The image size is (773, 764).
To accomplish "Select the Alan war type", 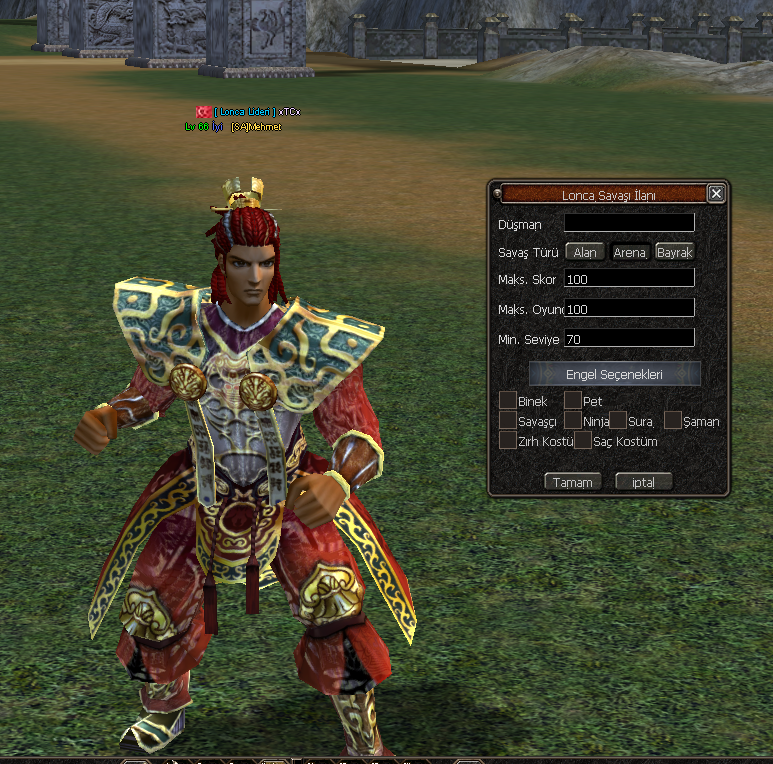I will [x=585, y=253].
